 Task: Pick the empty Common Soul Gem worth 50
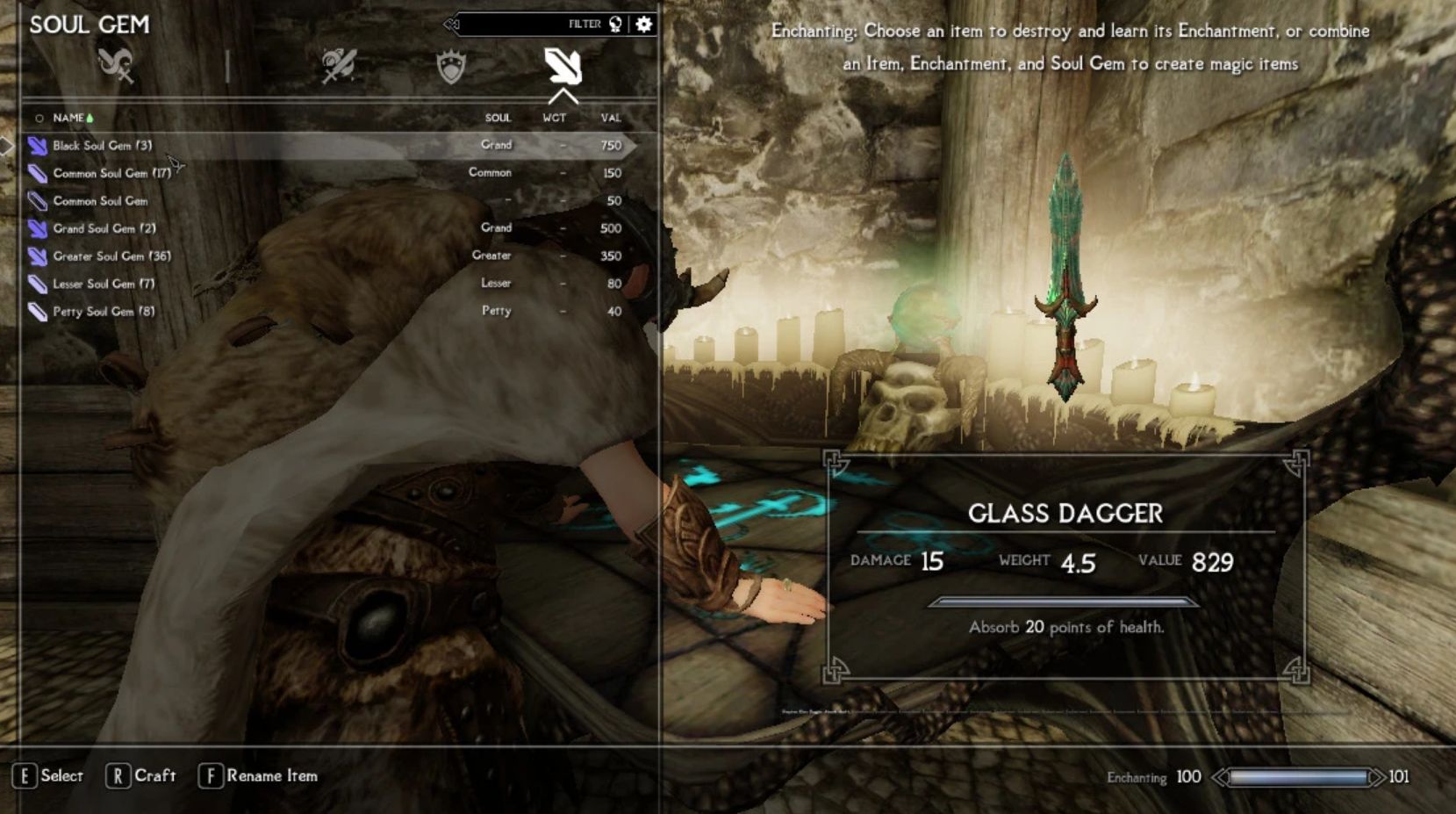point(100,201)
